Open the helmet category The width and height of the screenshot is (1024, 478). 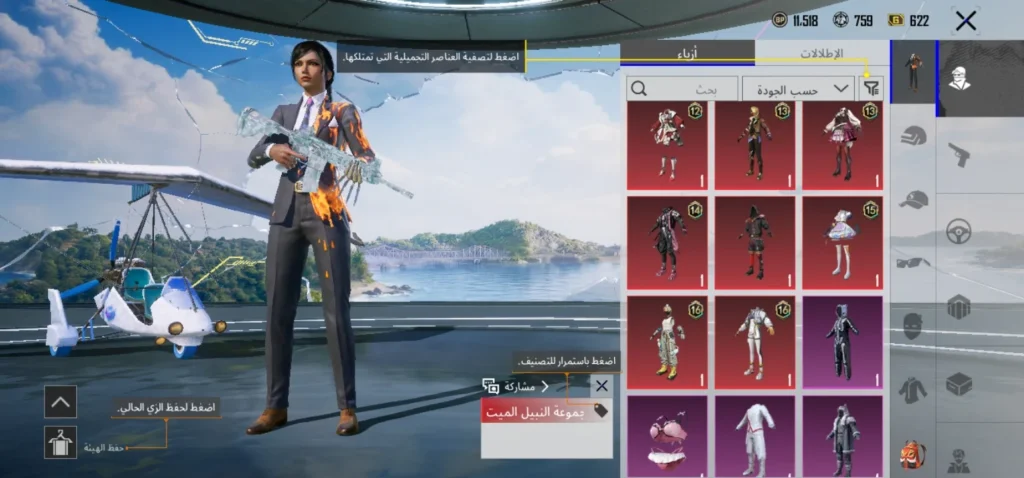[913, 137]
